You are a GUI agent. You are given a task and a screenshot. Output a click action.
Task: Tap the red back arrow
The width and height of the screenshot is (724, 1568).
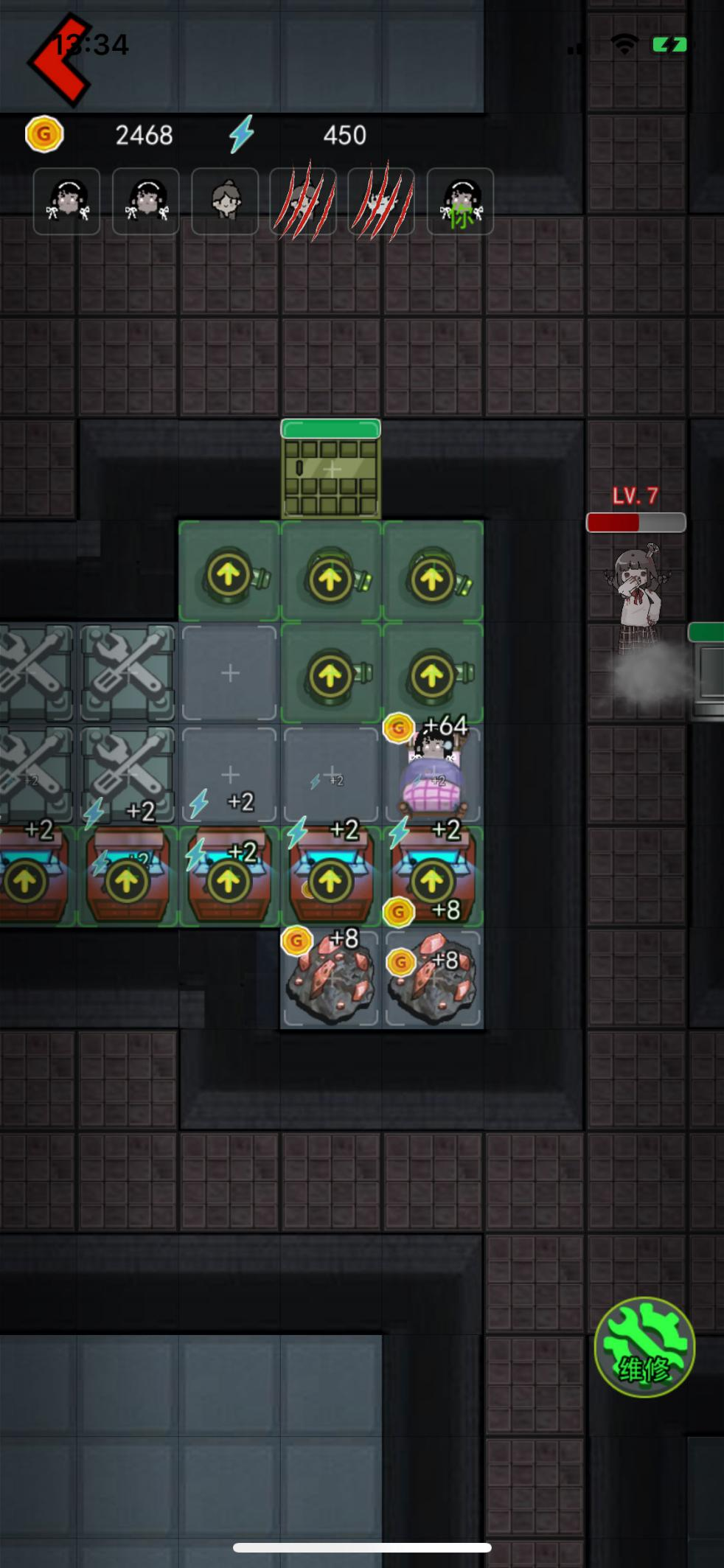click(59, 60)
